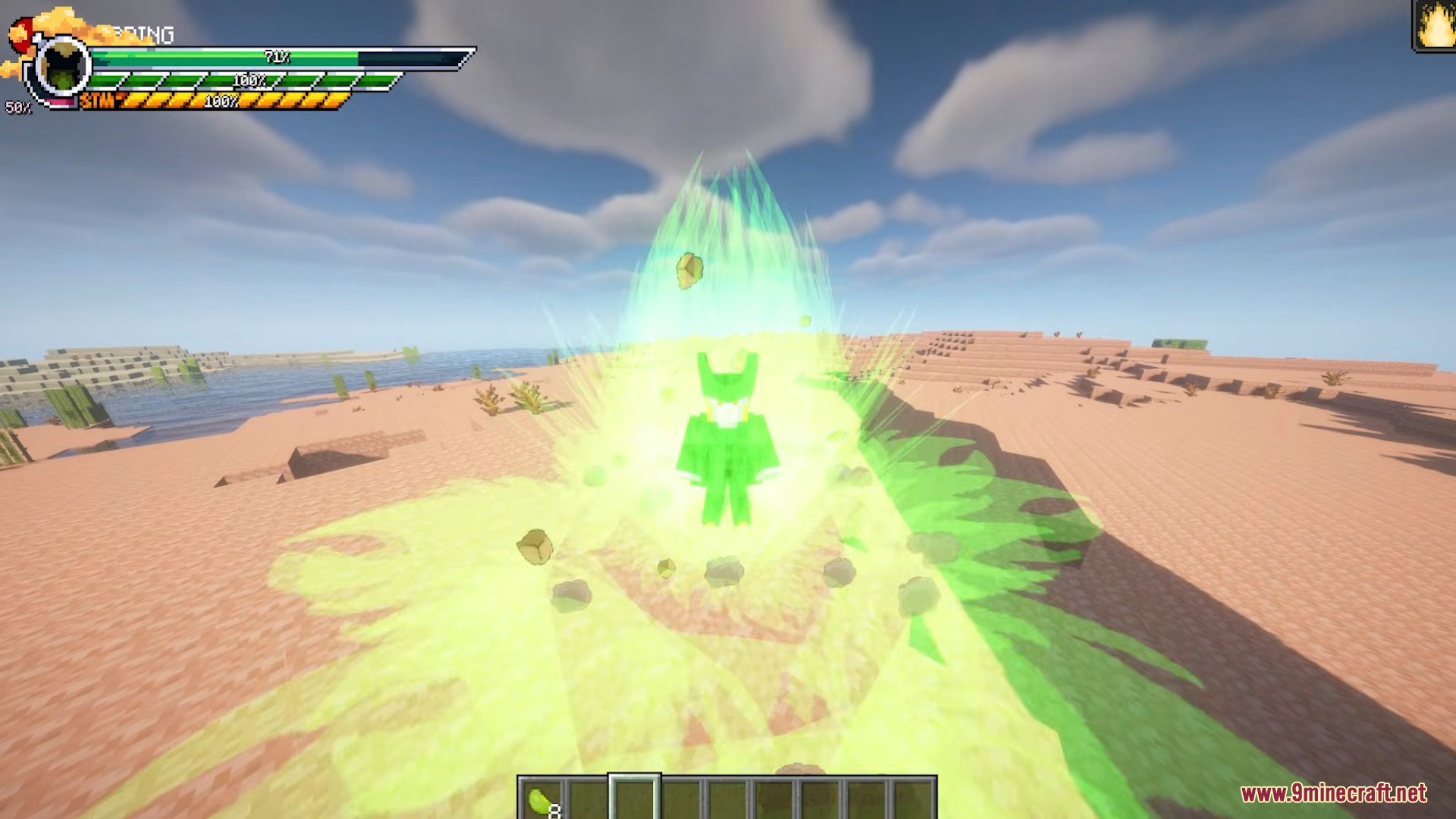1456x819 pixels.
Task: Click the character portrait in the HUD
Action: click(63, 71)
